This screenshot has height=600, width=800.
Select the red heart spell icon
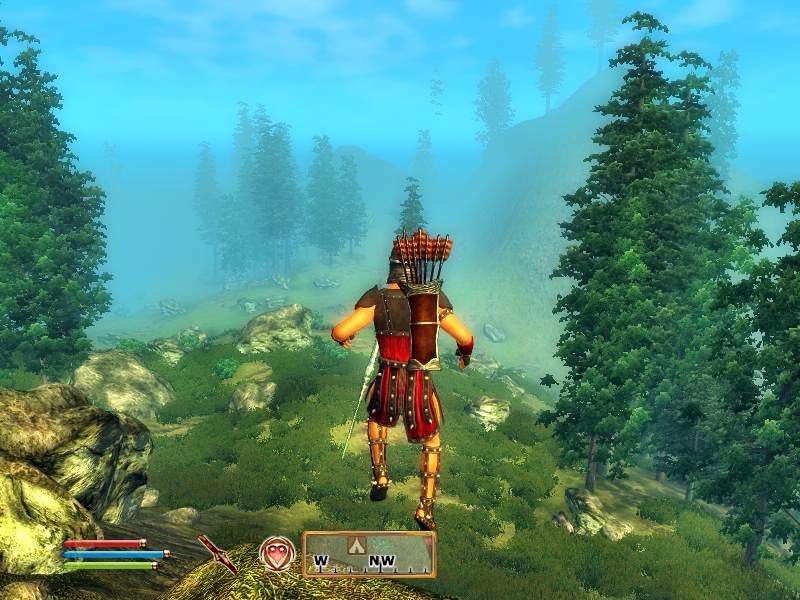277,553
